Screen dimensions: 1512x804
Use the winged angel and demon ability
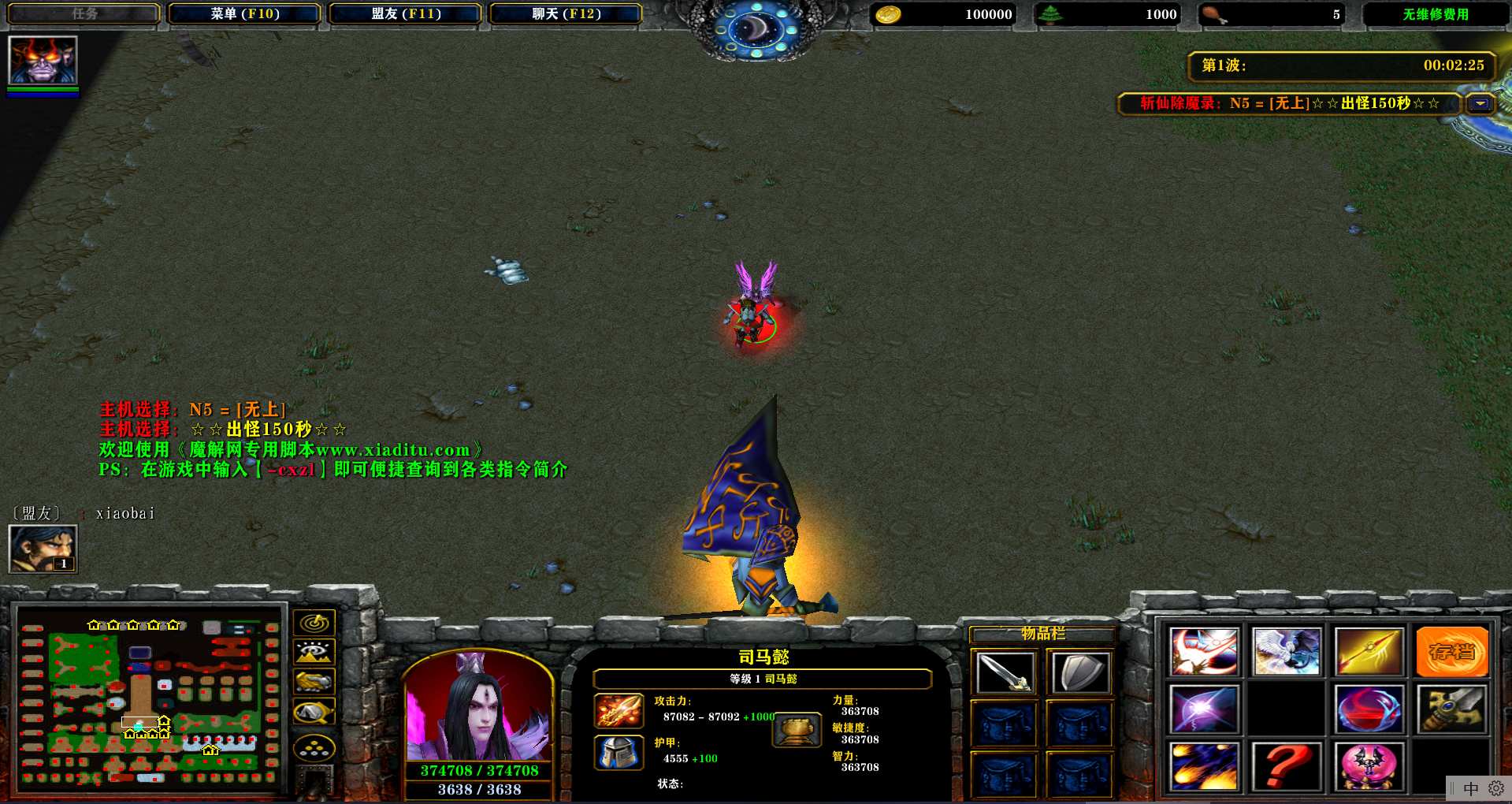click(x=1287, y=652)
